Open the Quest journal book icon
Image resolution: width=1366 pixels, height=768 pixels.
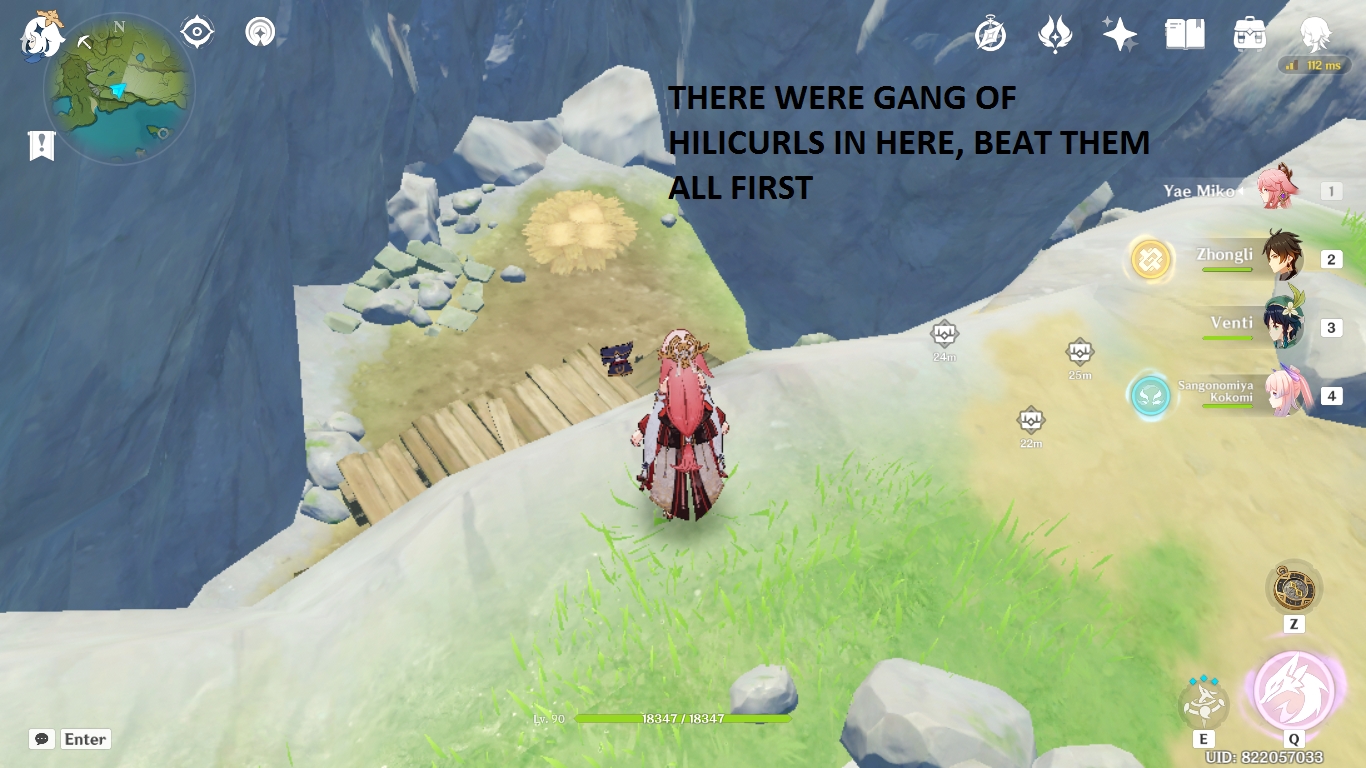tap(1183, 33)
